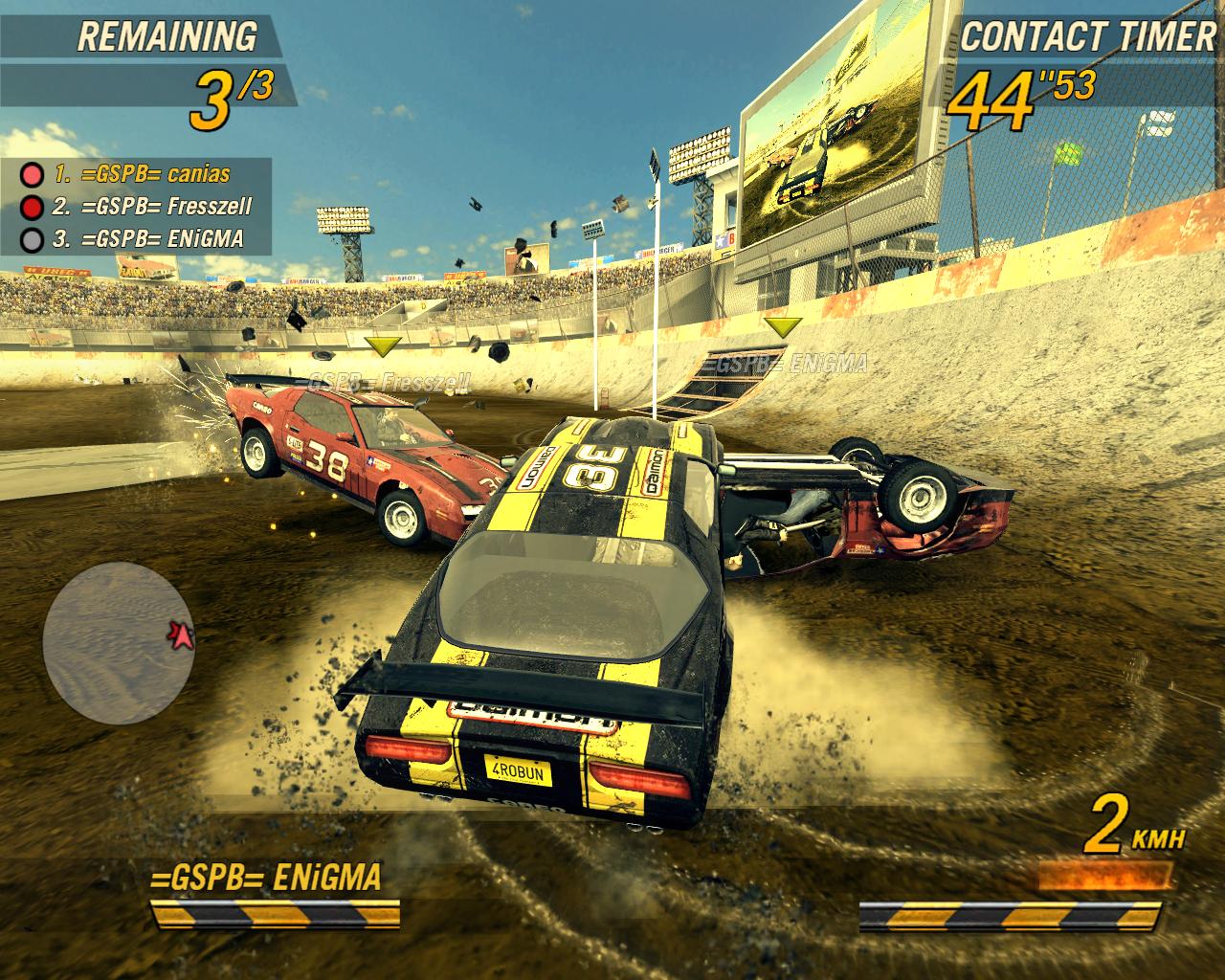Select =GSPB= canias in the player list
Image resolution: width=1225 pixels, height=980 pixels.
tap(142, 175)
